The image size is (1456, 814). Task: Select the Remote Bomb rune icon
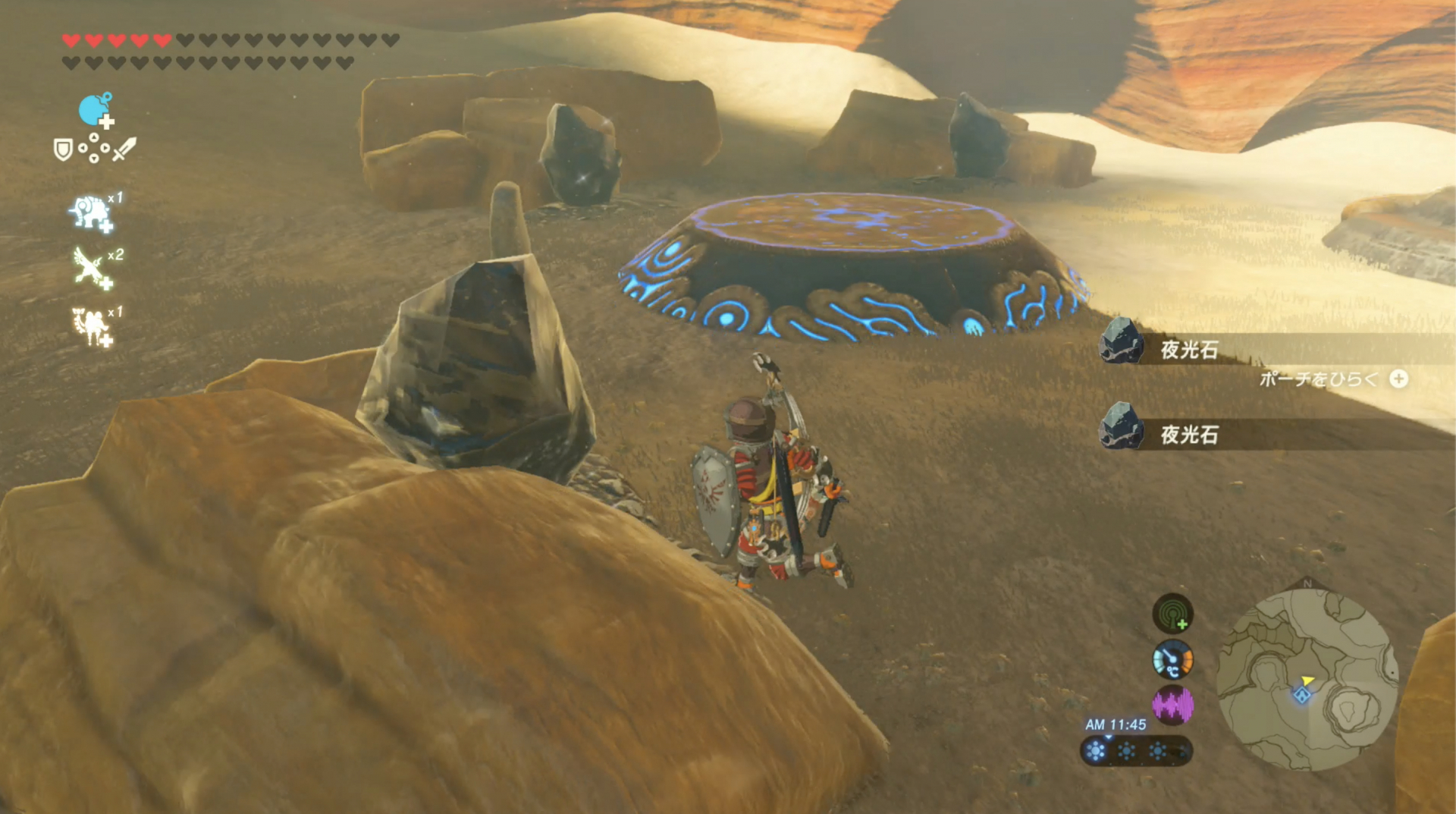95,111
